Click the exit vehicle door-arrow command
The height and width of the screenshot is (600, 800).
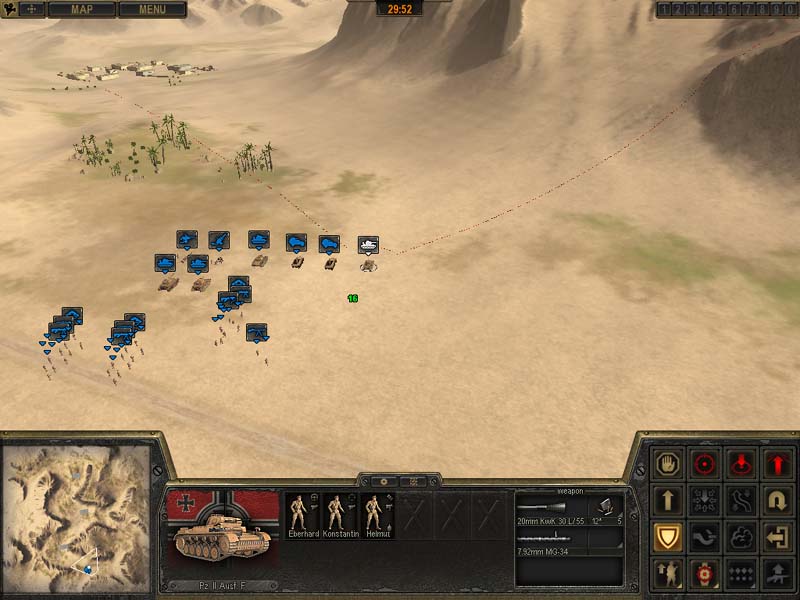point(778,537)
